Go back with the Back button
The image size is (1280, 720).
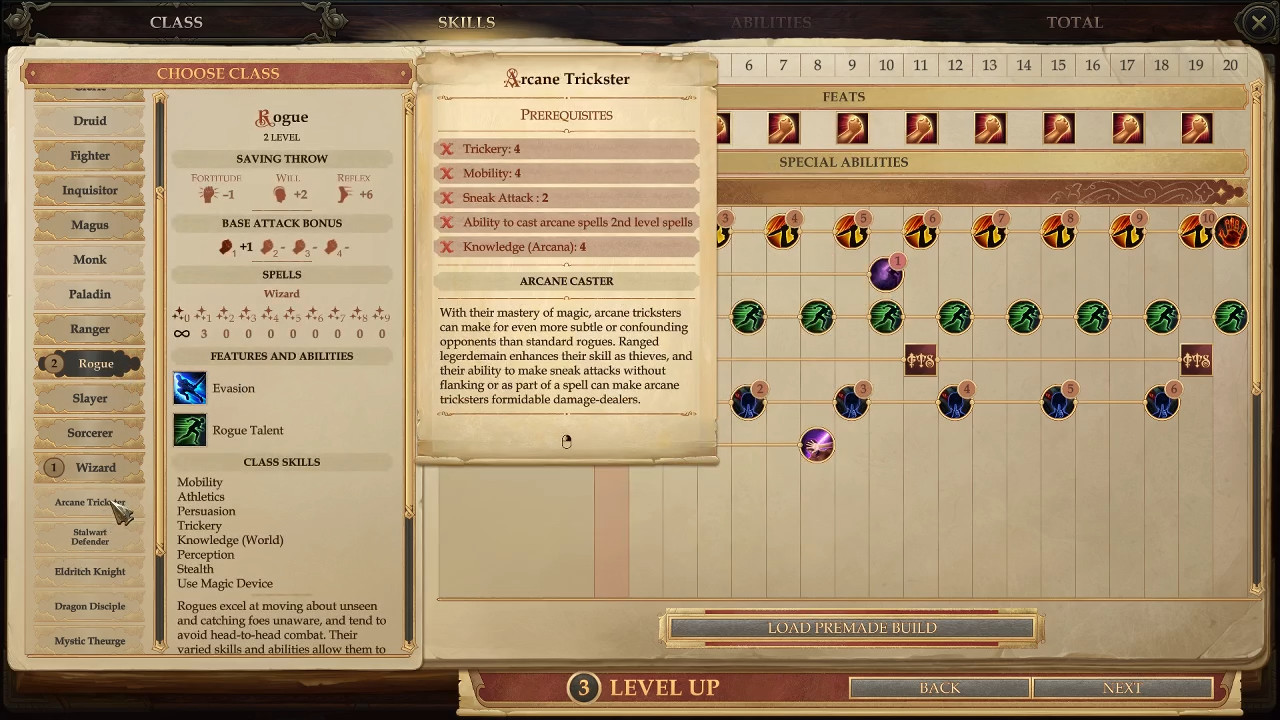pyautogui.click(x=939, y=688)
